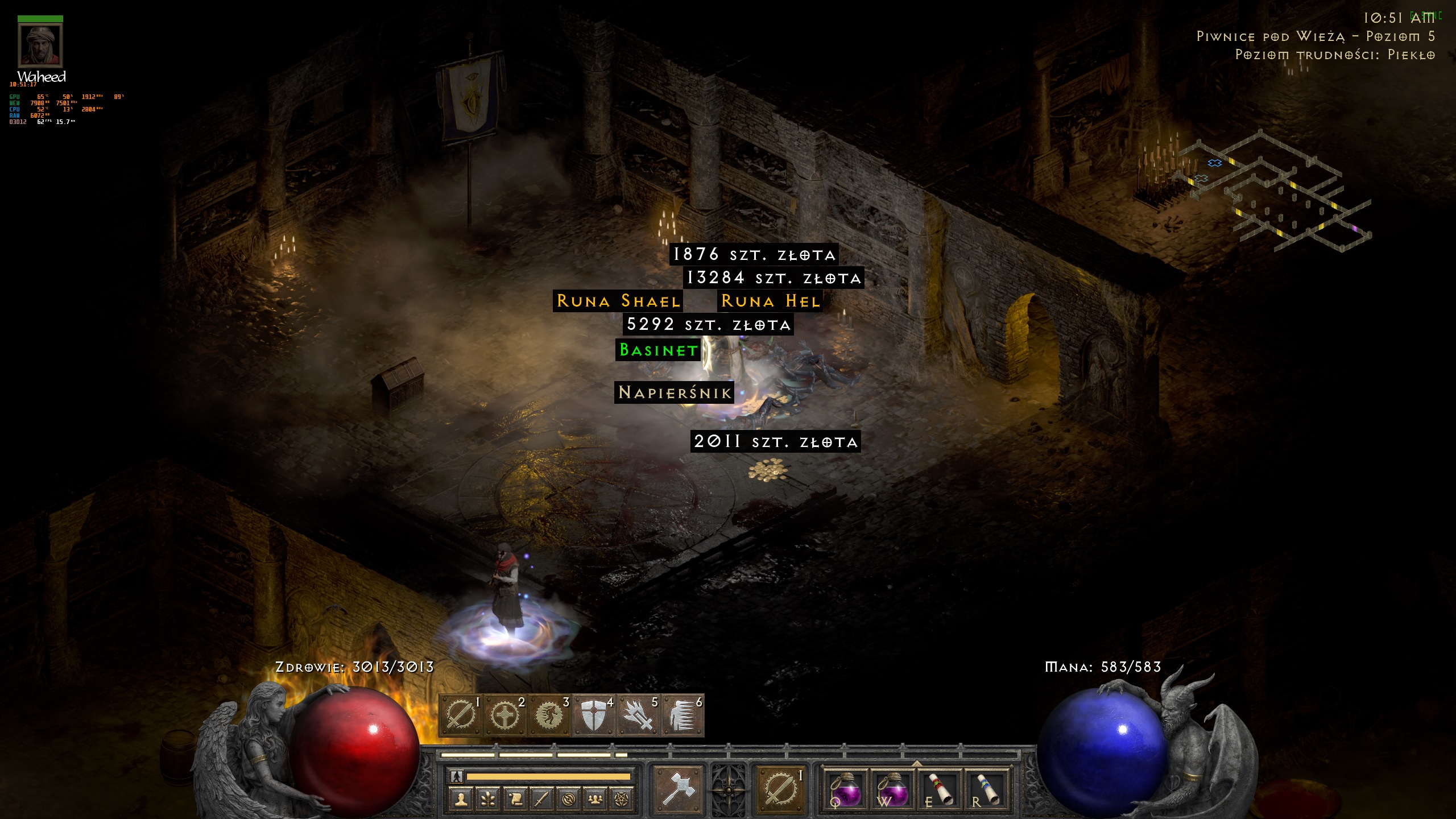Select the cross-in-circle aura in quick-skill slot 2
The image size is (1456, 819).
[x=504, y=715]
